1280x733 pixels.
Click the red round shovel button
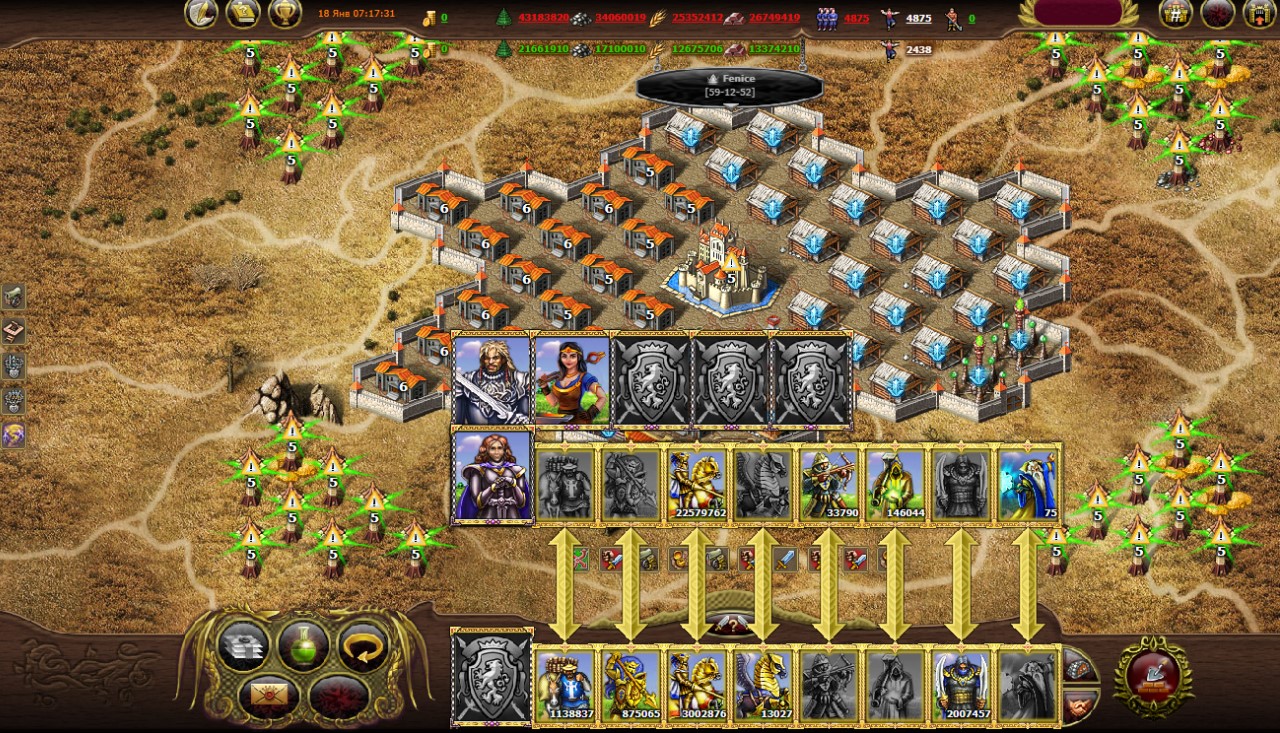click(1153, 675)
